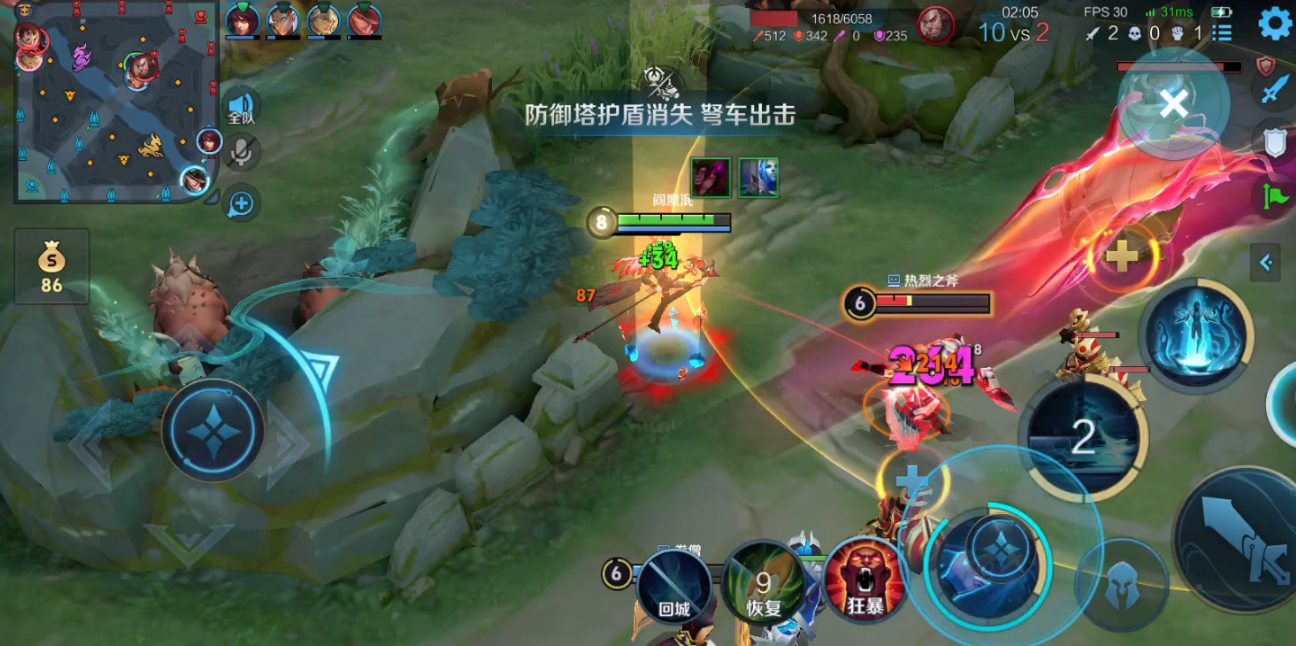Open the scoreboard list icon
The image size is (1296, 646).
[x=1221, y=33]
